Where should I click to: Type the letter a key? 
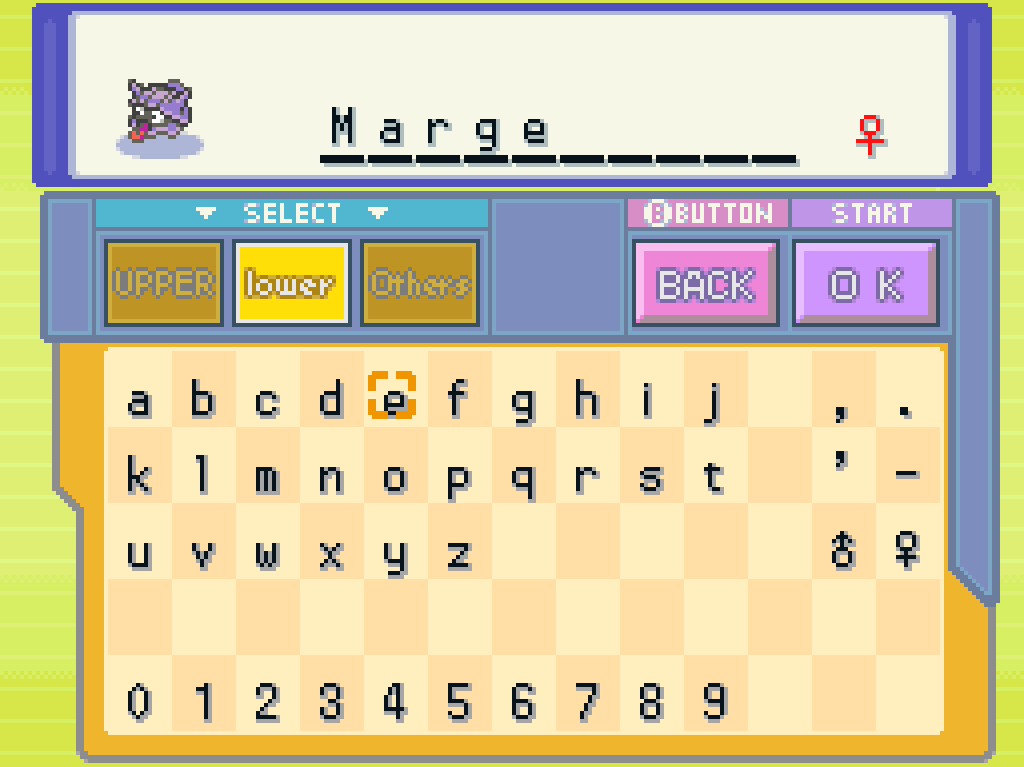point(139,401)
